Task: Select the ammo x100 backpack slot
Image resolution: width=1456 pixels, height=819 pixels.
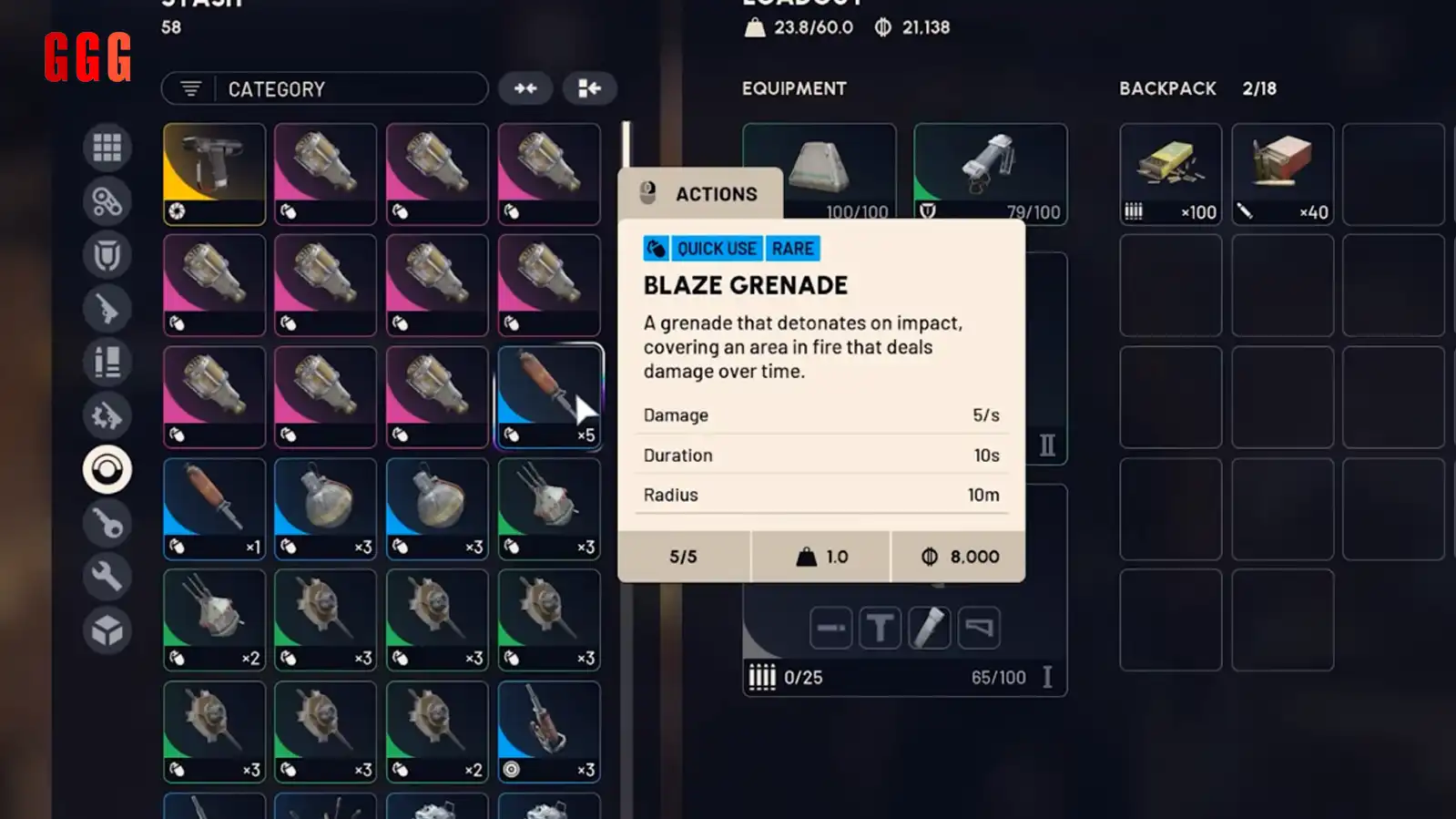Action: [1170, 173]
